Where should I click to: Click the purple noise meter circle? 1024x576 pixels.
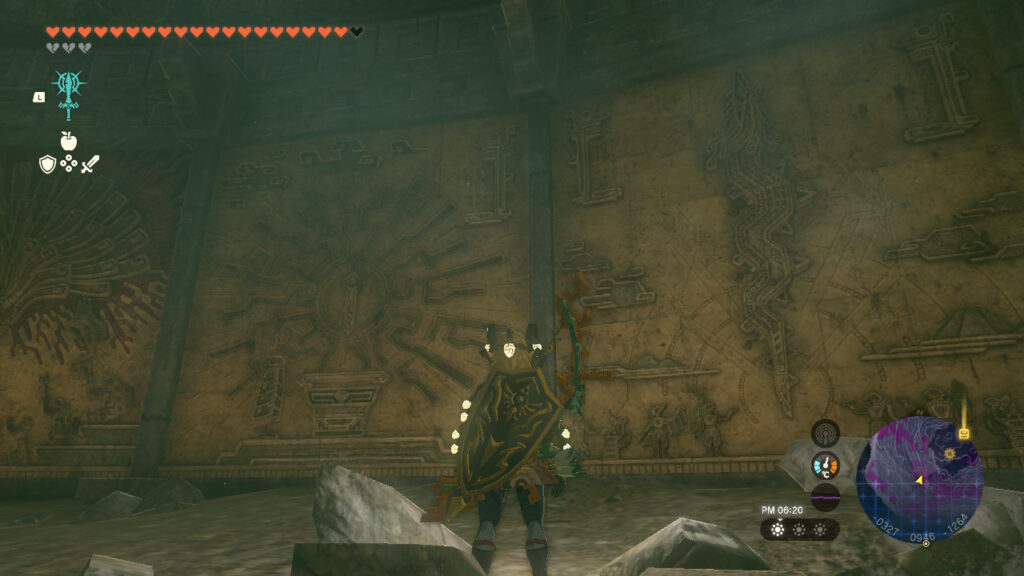825,497
